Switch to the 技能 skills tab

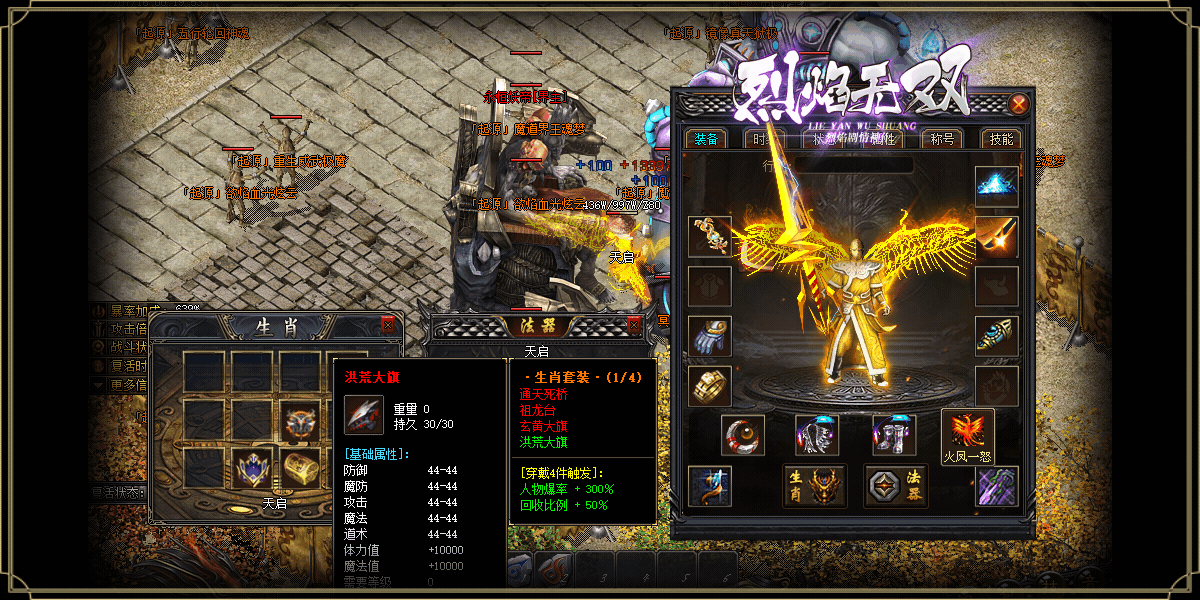[1000, 139]
